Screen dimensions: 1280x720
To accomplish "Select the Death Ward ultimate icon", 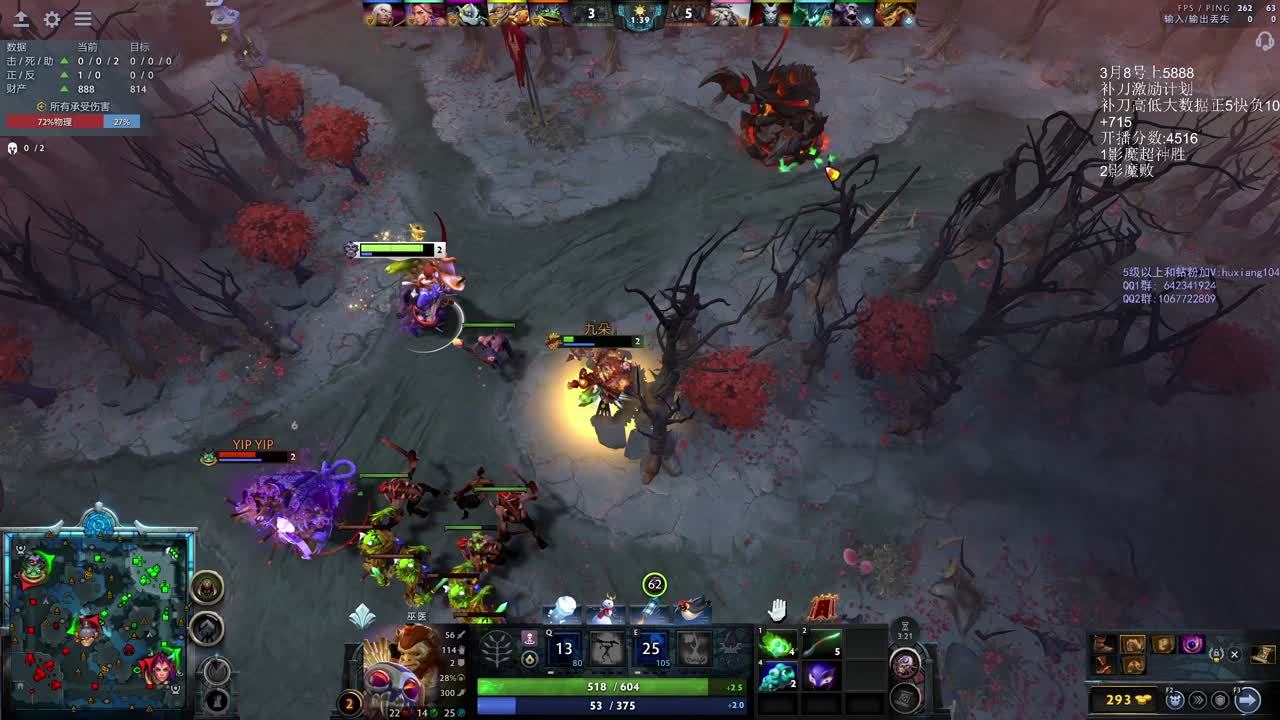I will (x=694, y=648).
